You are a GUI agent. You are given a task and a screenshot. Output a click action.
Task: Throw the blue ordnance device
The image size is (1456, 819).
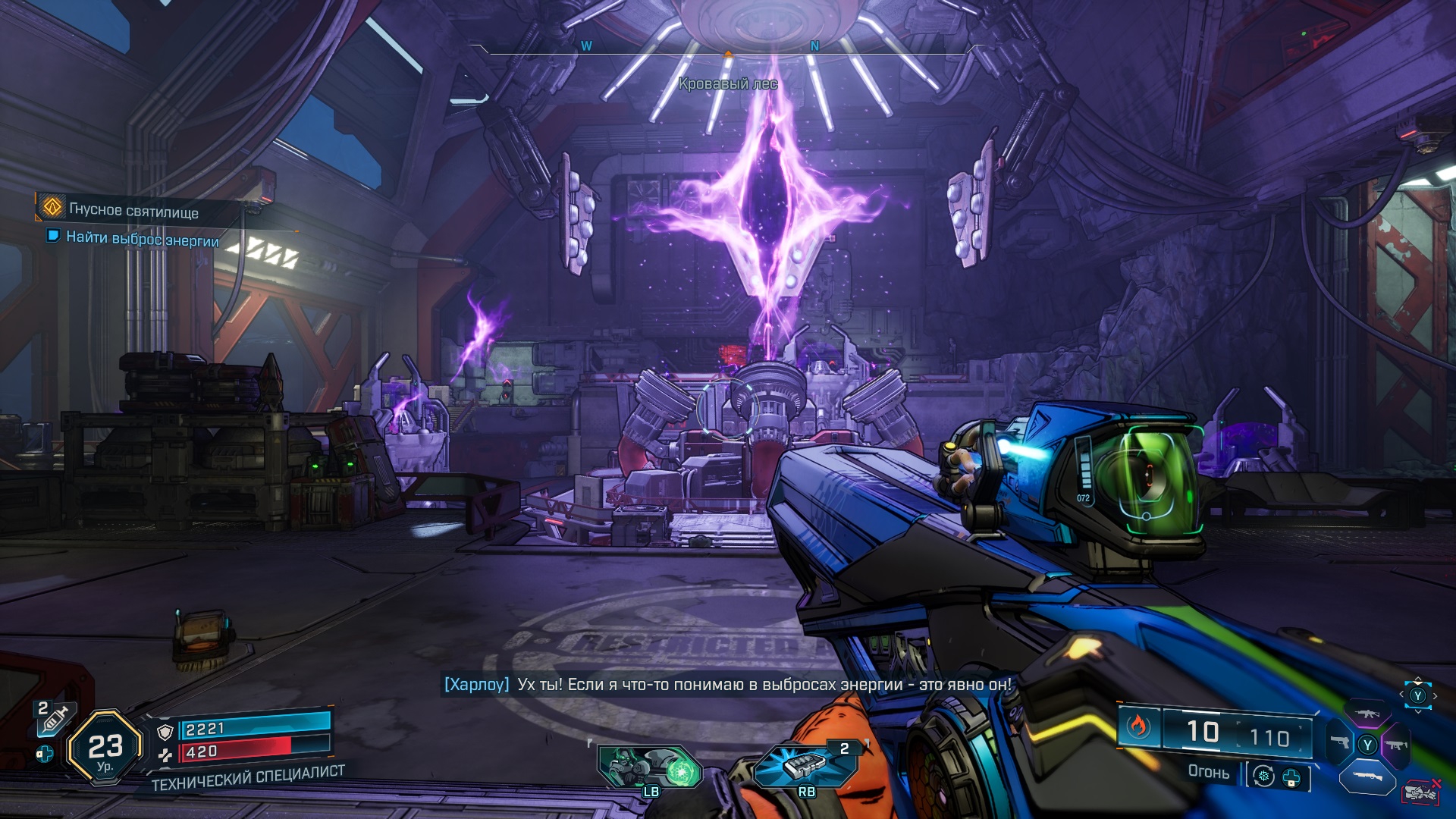(x=805, y=764)
